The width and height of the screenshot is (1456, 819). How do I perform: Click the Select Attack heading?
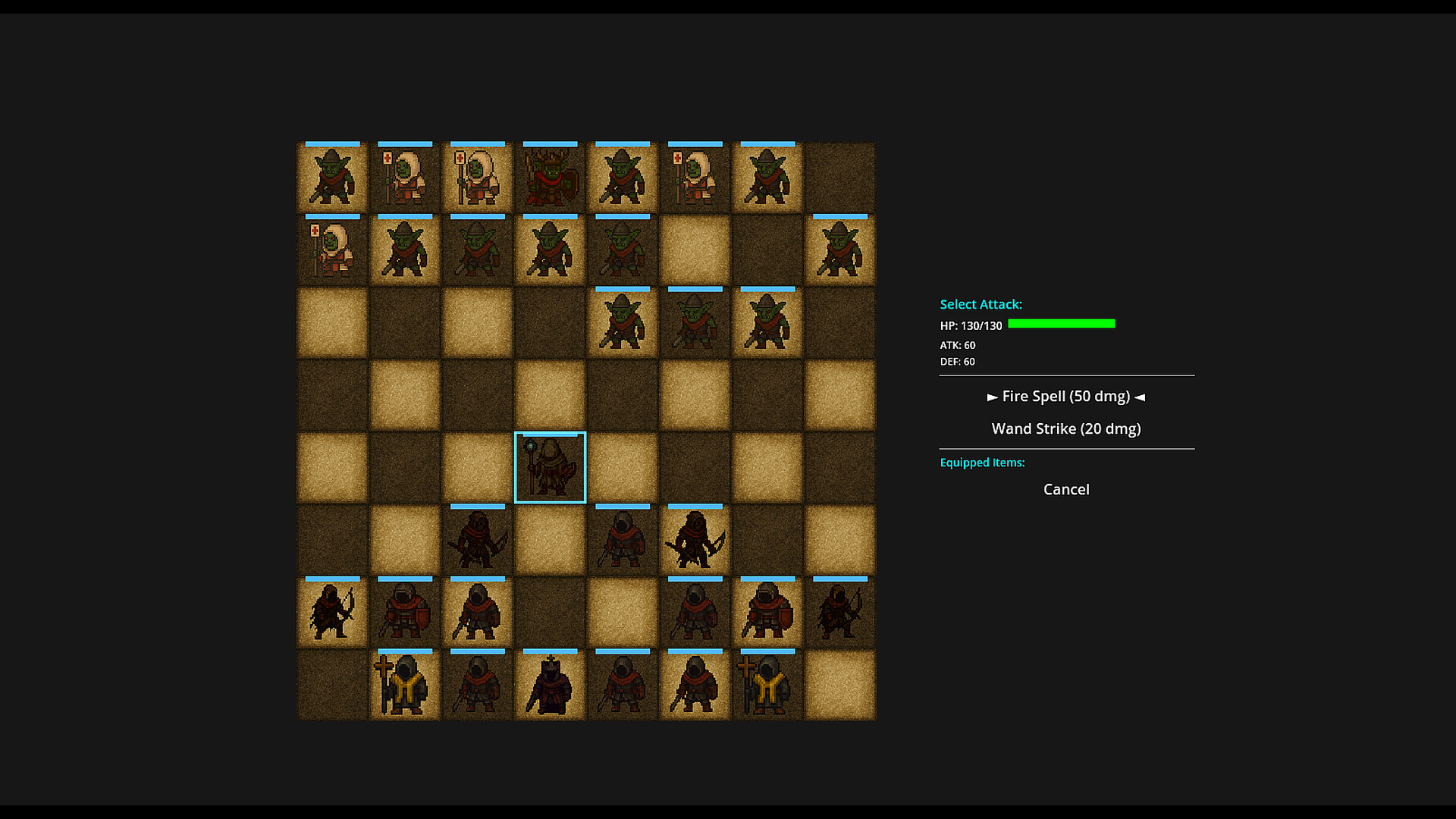click(x=981, y=304)
